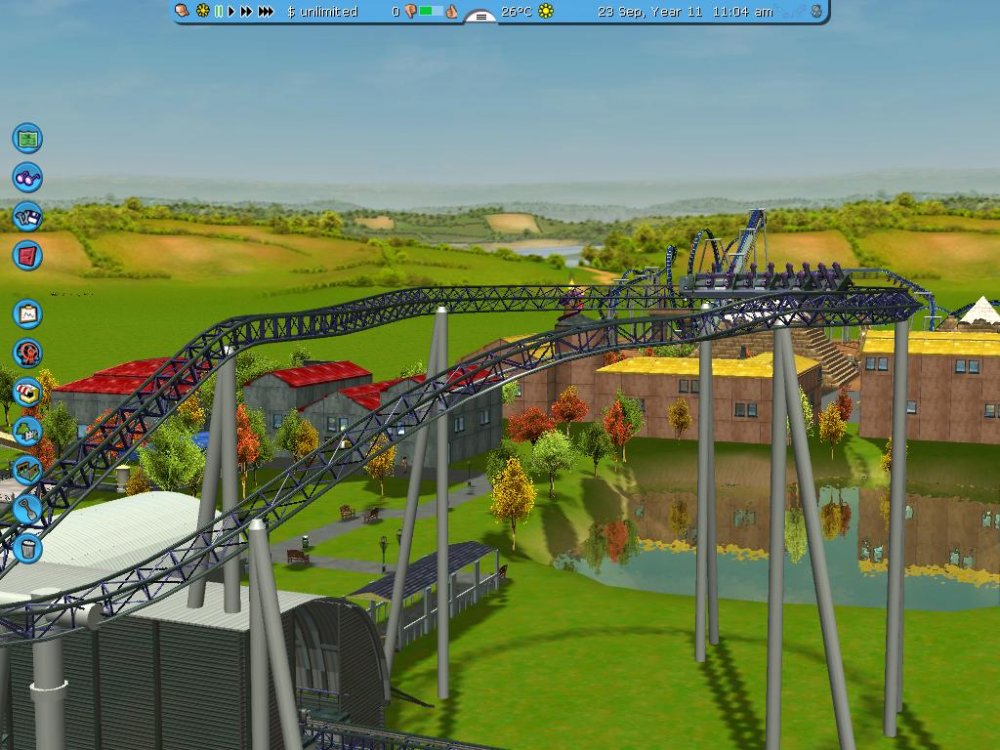Open the finances graph clipboard
Image resolution: width=1000 pixels, height=750 pixels.
(x=27, y=314)
